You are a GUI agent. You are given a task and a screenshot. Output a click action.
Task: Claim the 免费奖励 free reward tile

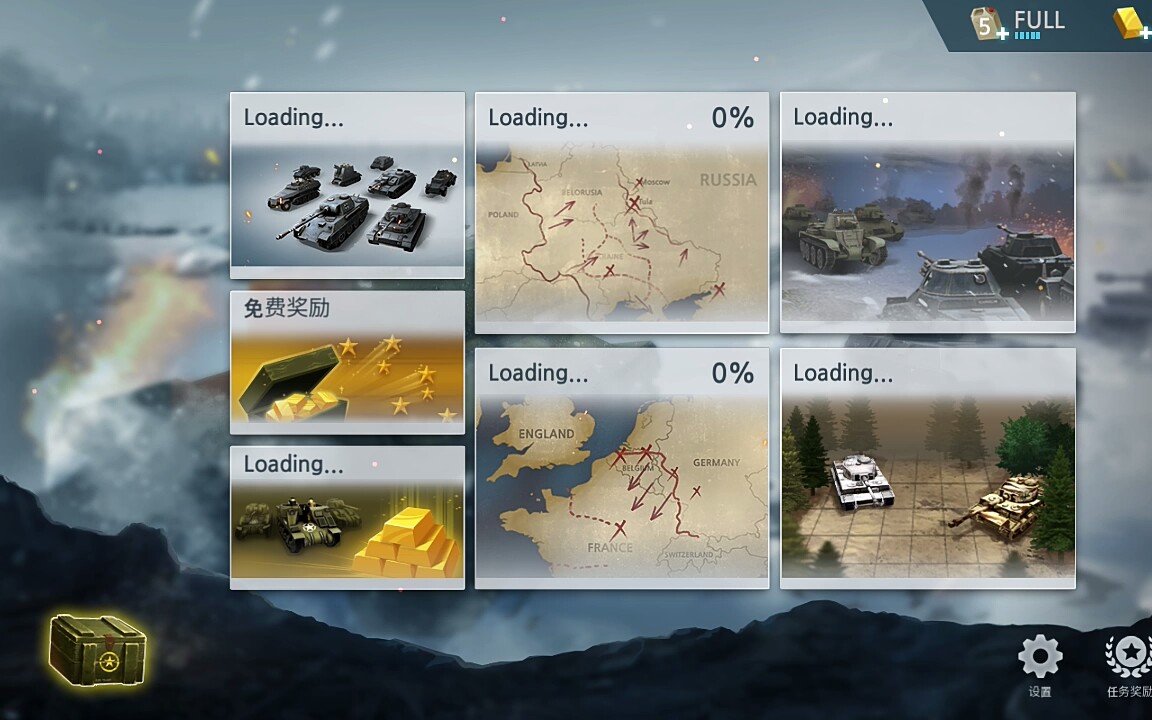click(347, 362)
